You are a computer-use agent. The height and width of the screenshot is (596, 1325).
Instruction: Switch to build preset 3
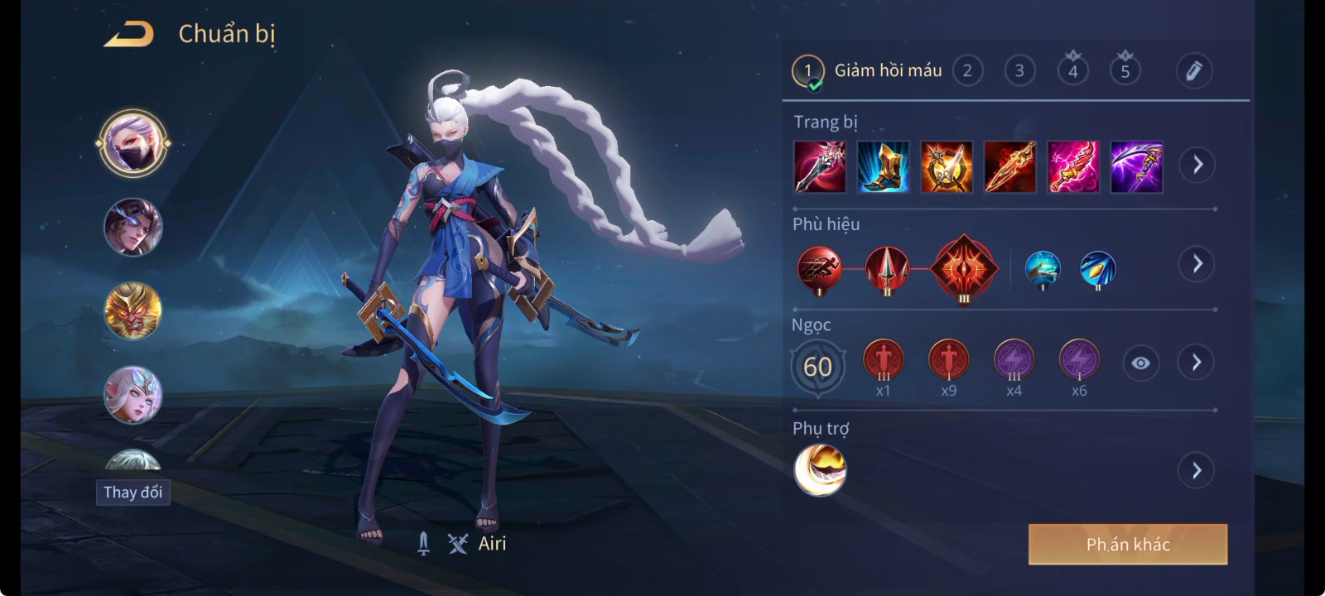(1019, 70)
